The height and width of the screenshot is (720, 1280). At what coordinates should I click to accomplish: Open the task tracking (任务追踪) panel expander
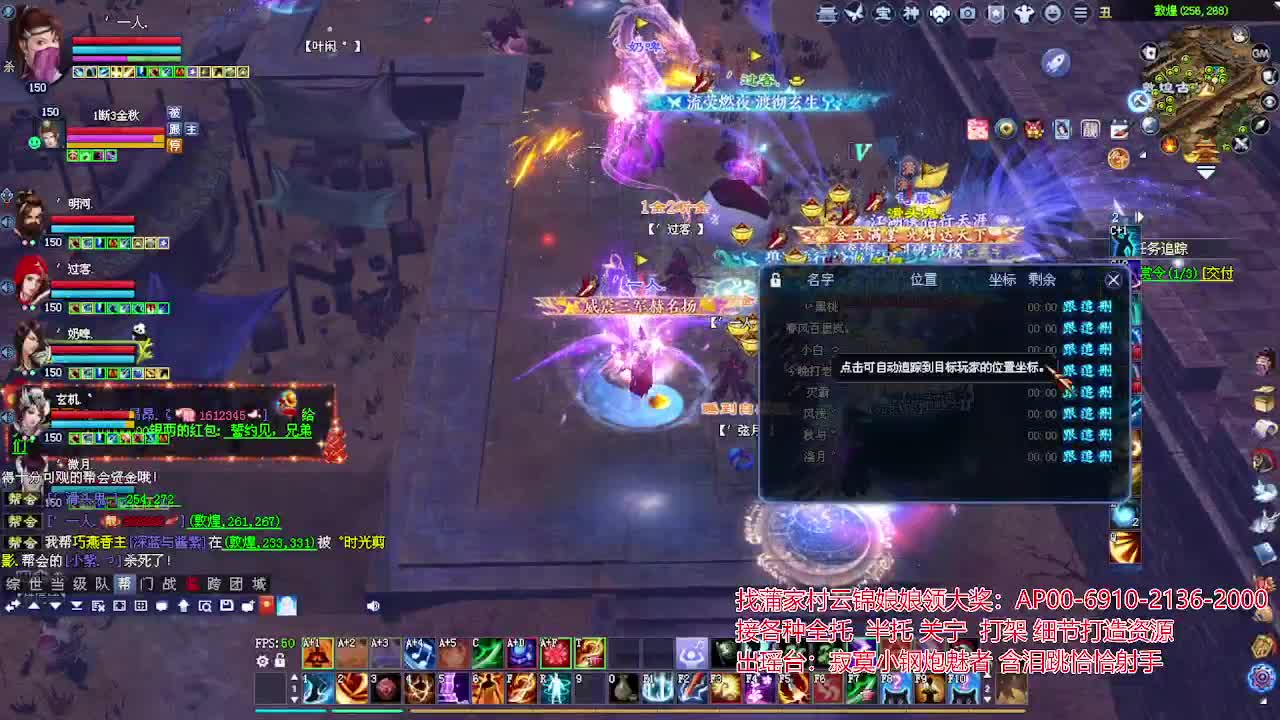click(x=1140, y=216)
